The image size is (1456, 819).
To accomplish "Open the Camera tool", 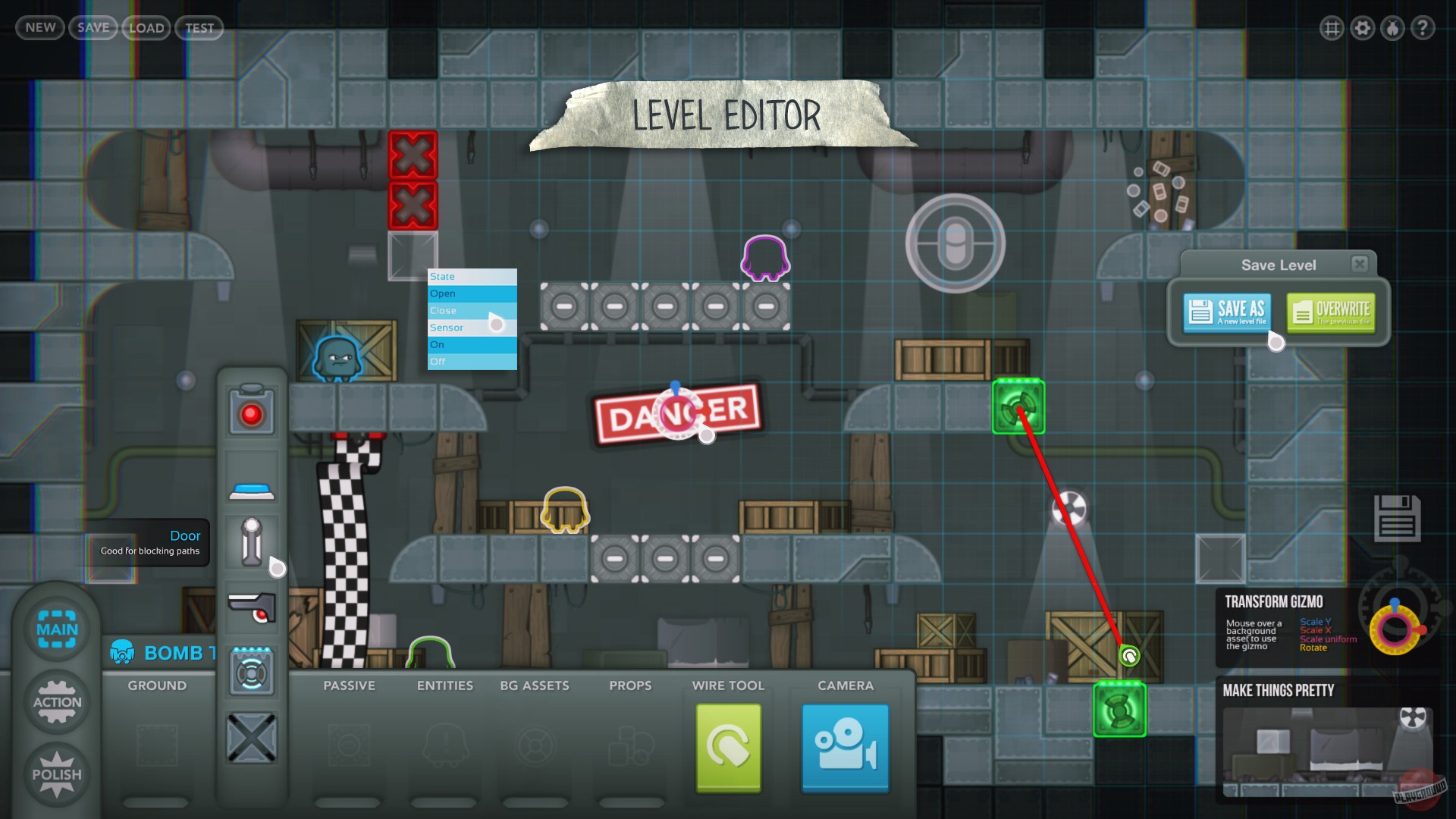I will tap(844, 747).
